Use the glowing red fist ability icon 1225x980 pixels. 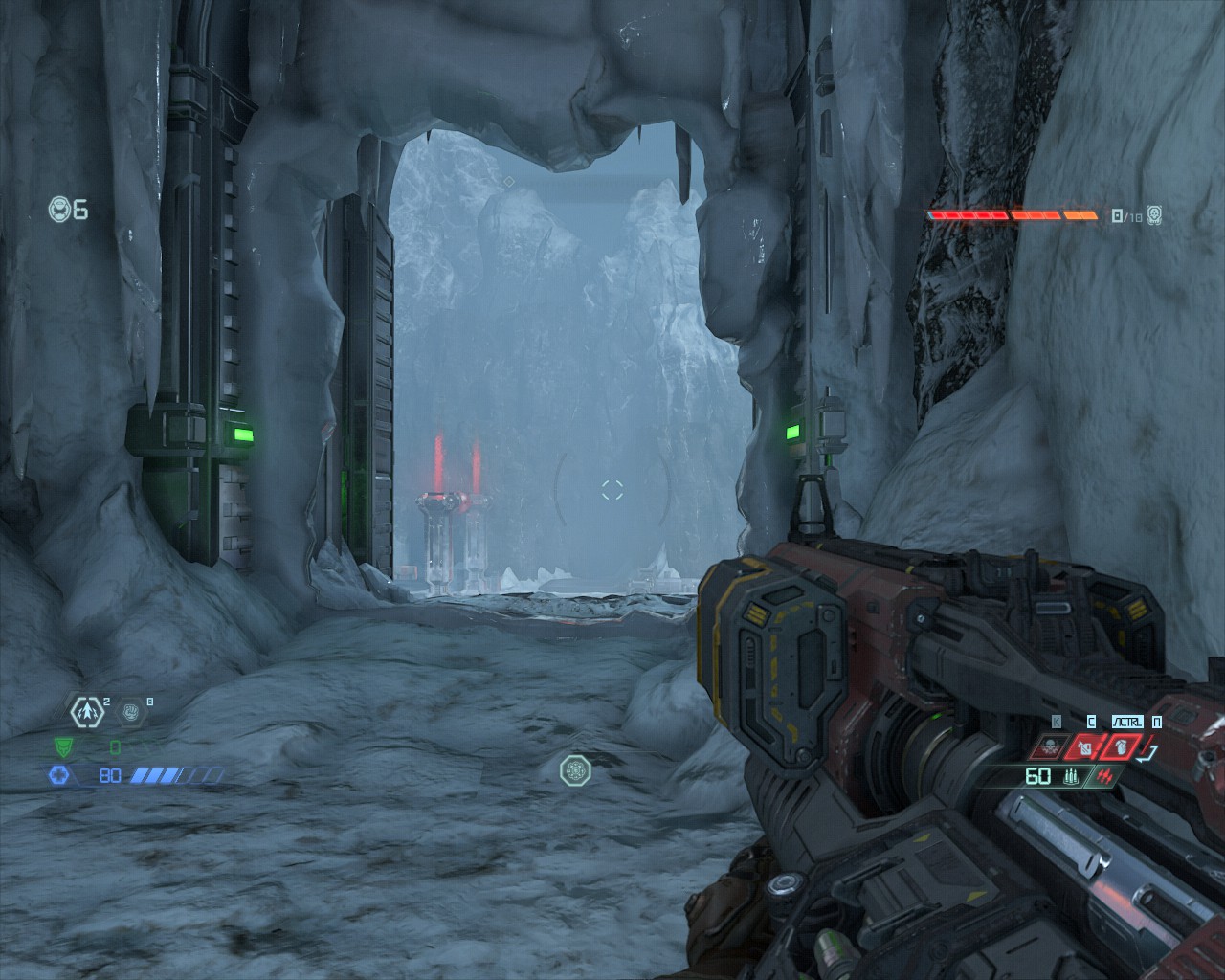(1121, 746)
